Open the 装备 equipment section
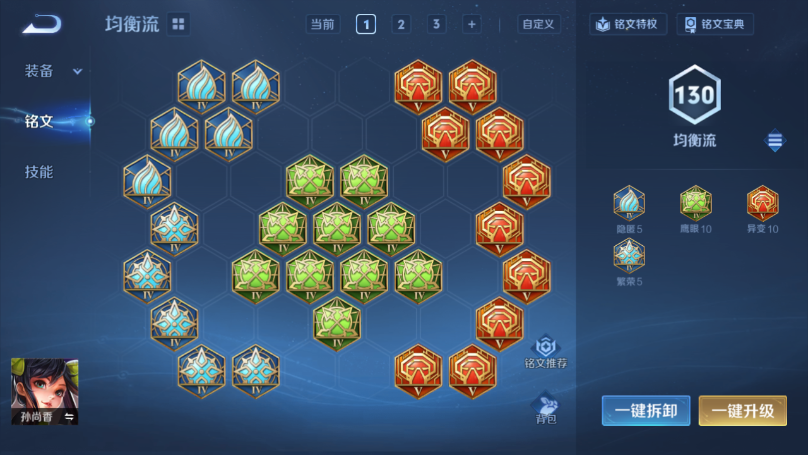The image size is (808, 455). point(51,71)
